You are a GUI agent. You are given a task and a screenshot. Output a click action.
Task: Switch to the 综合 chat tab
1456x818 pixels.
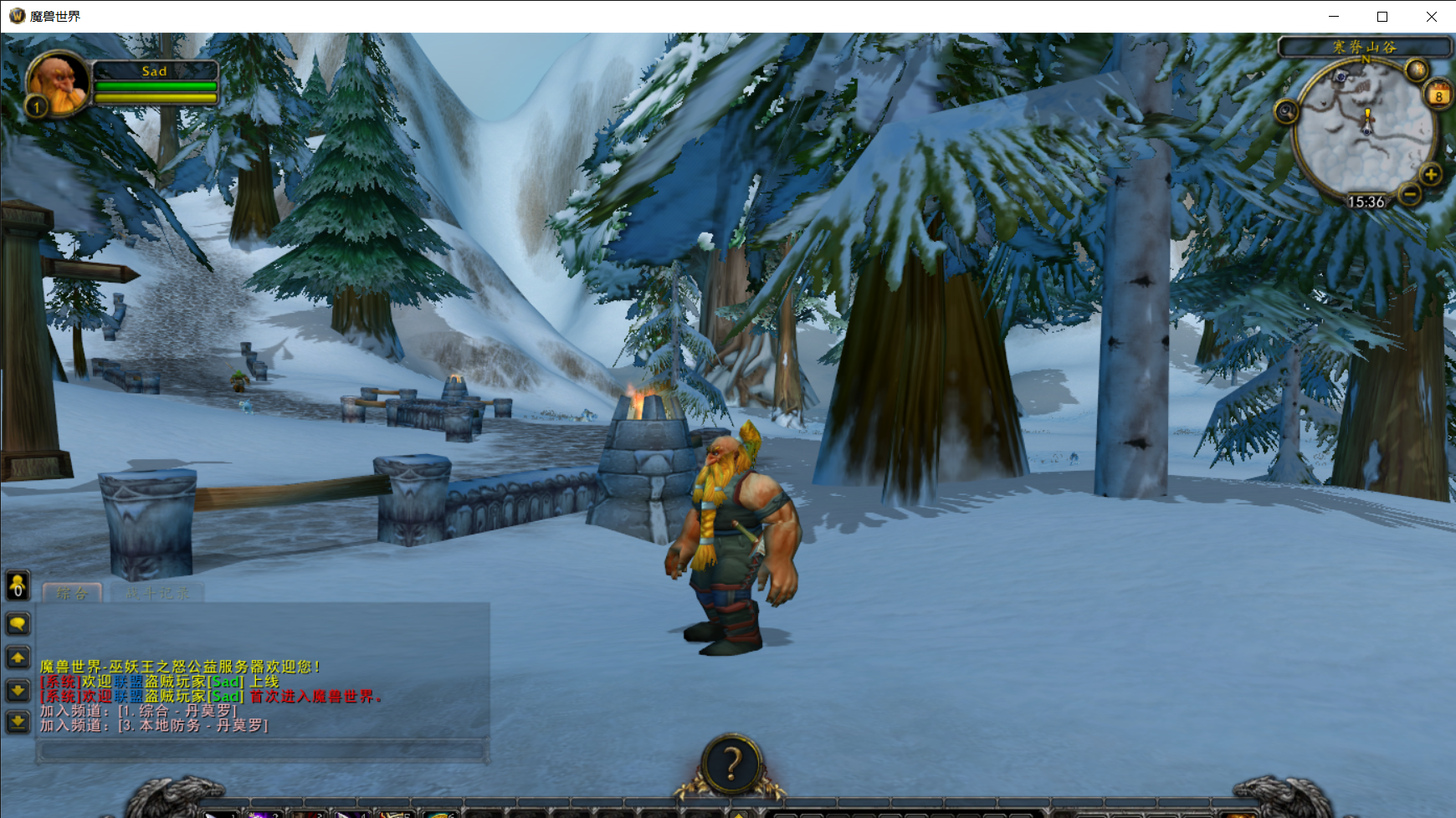pos(72,593)
